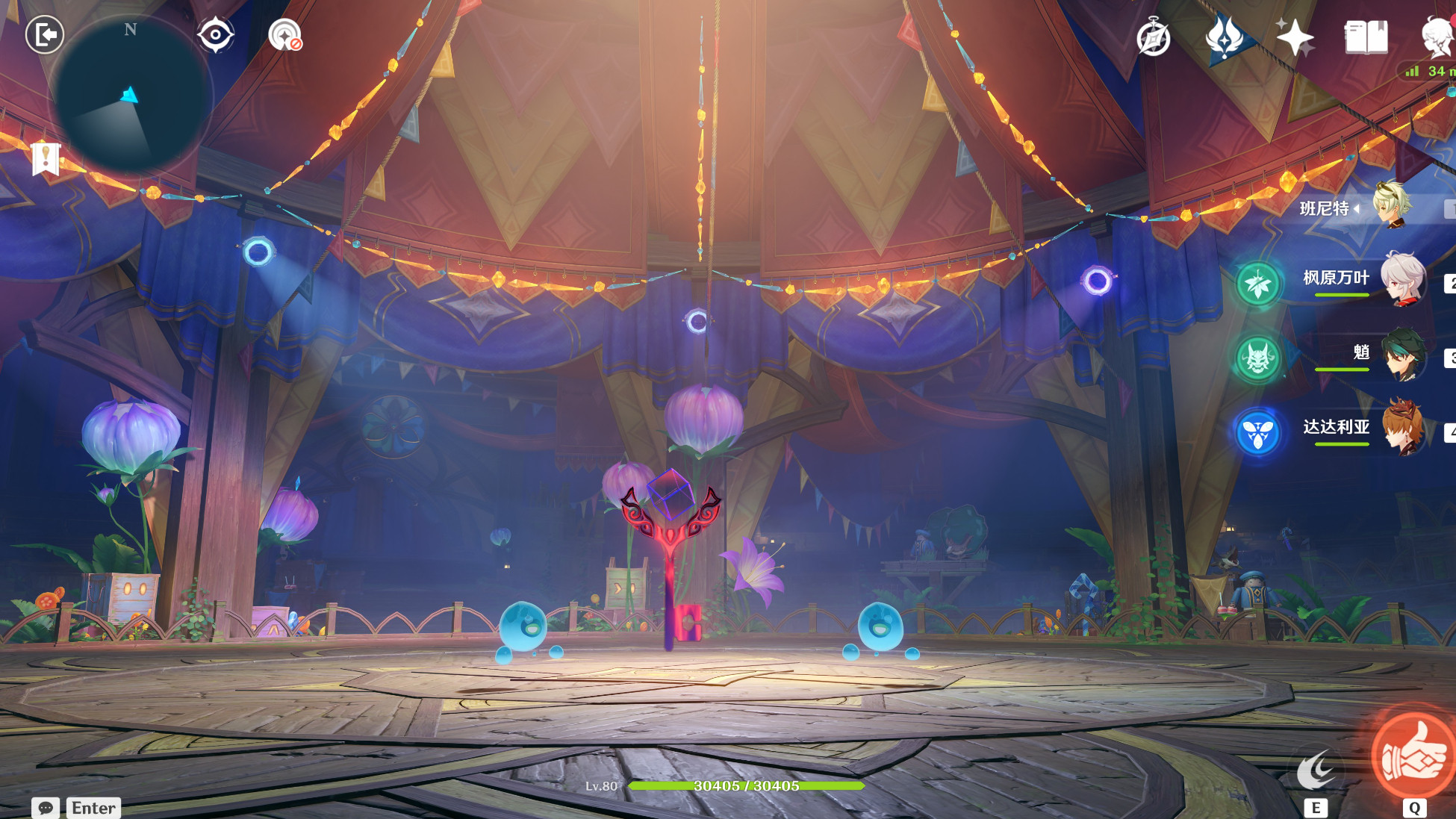Open the circular minimap
This screenshot has width=1456, height=819.
(131, 95)
